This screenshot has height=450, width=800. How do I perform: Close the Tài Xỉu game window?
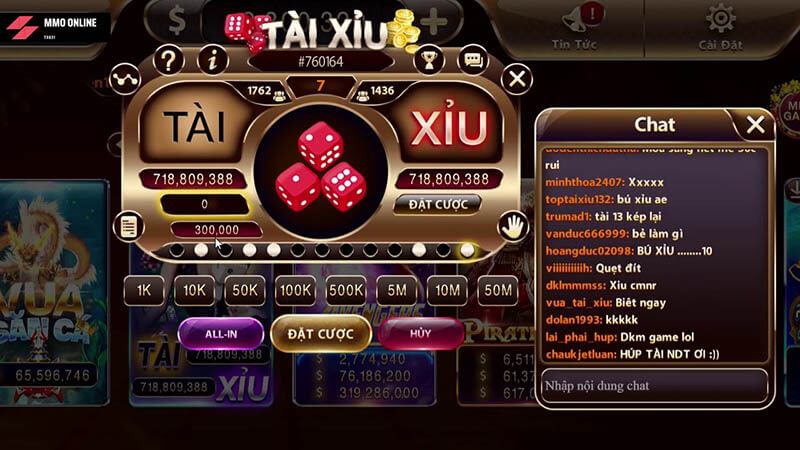pyautogui.click(x=517, y=78)
